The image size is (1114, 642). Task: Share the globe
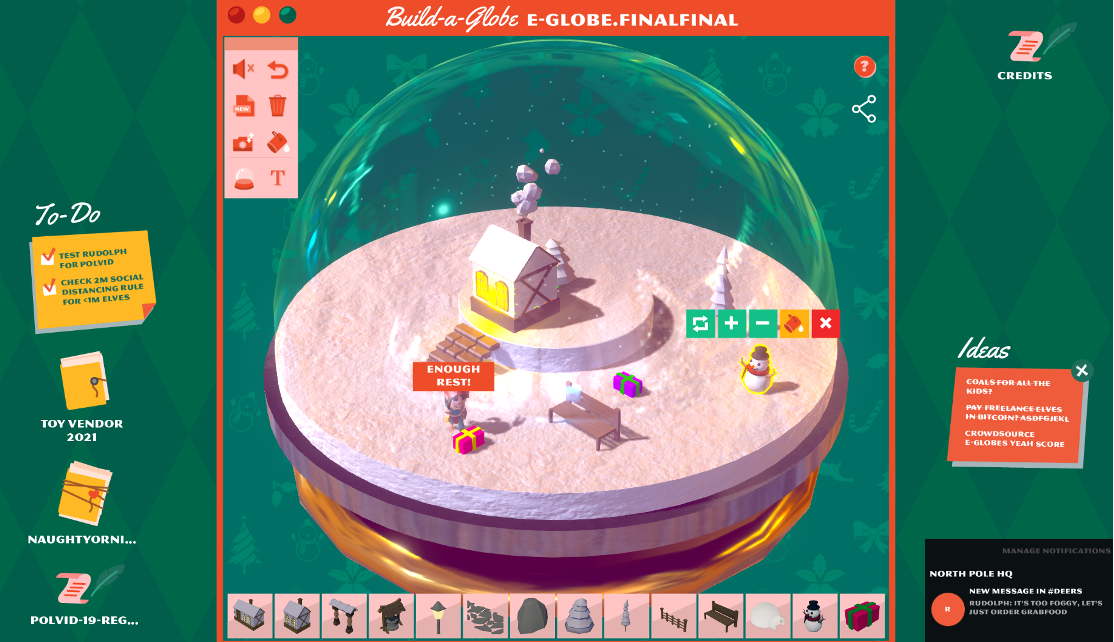[x=864, y=109]
